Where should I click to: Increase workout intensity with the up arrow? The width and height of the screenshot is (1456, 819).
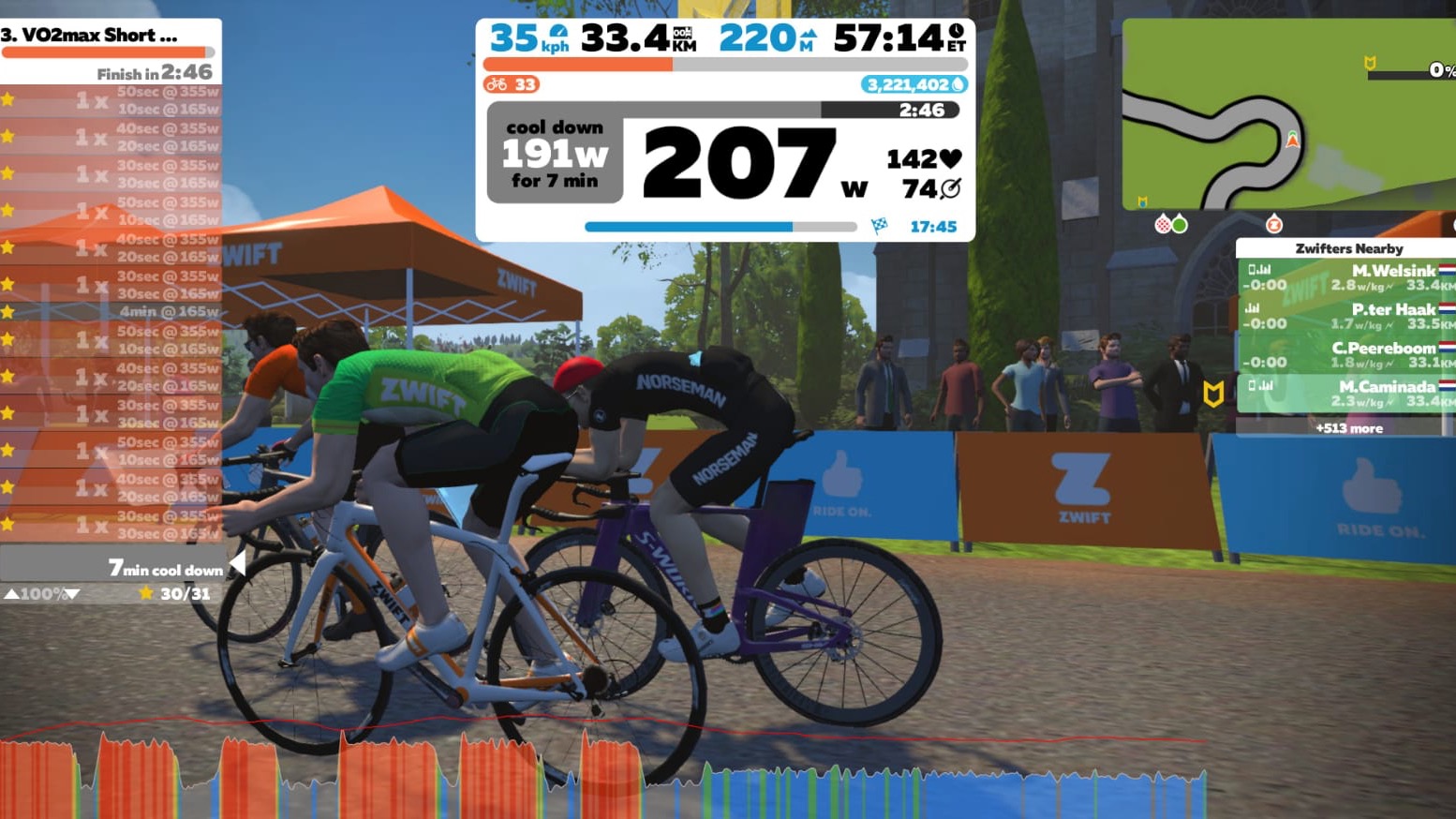coord(11,594)
